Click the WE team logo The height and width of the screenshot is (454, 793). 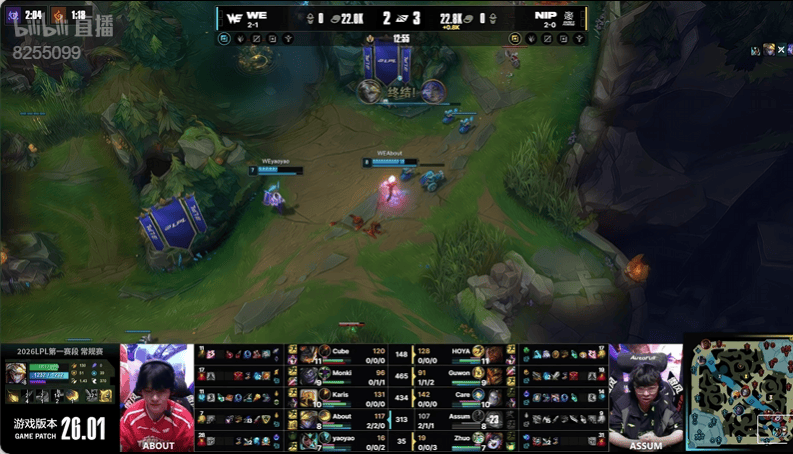click(x=233, y=18)
